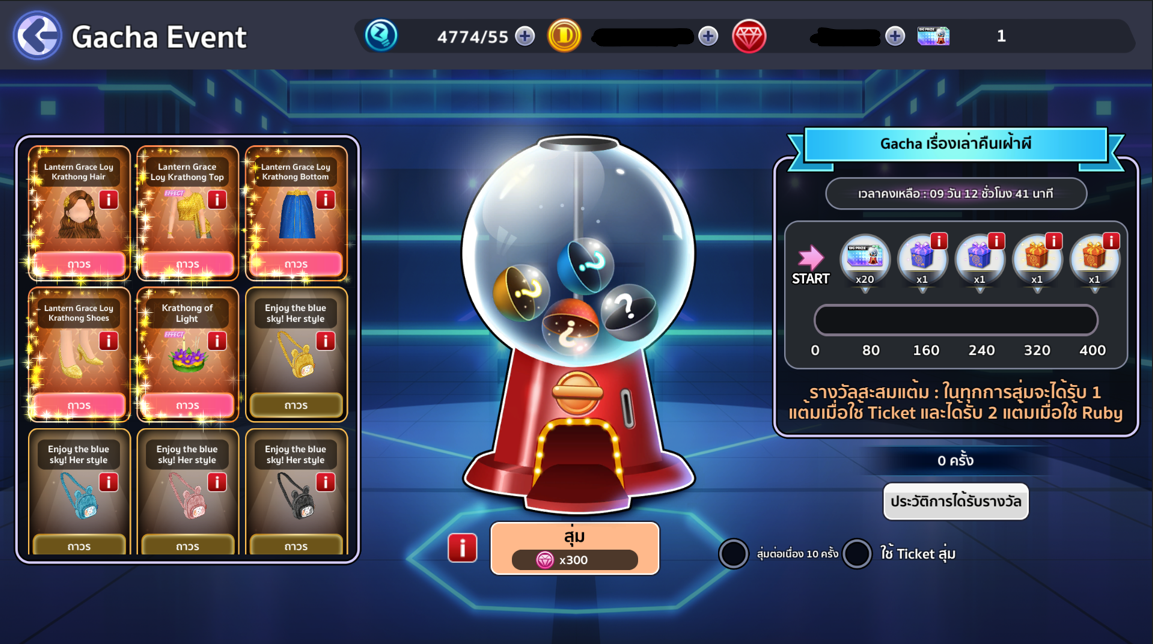Viewport: 1153px width, 644px height.
Task: Select the Lantern Grace Loy Krathong Top card
Action: tap(187, 212)
